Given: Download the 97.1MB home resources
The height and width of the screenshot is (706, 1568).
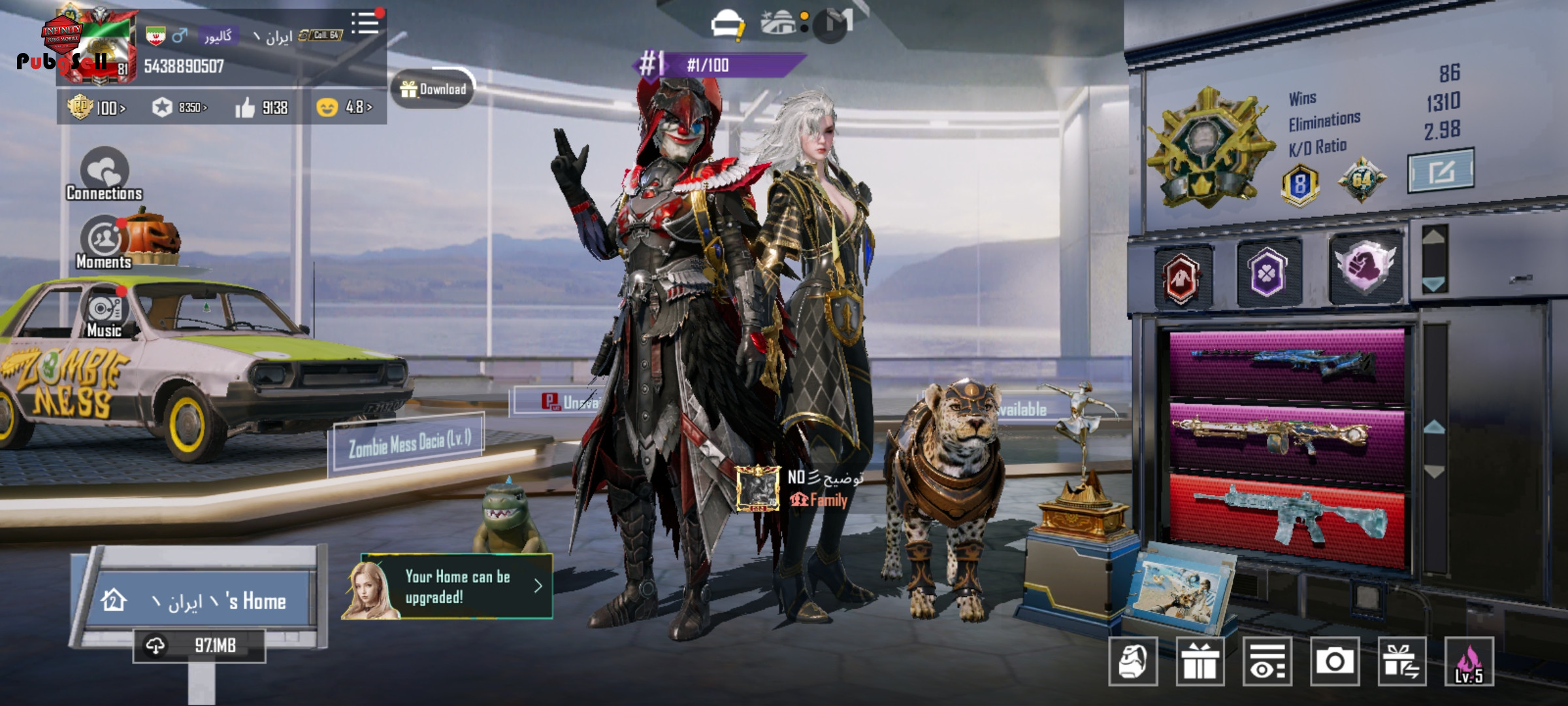Looking at the screenshot, I should [x=199, y=646].
